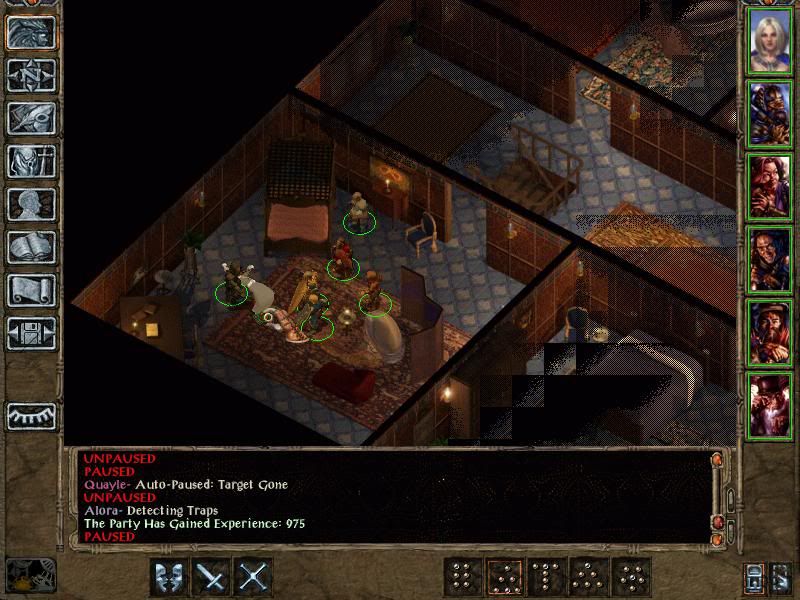This screenshot has height=600, width=800.
Task: Select the bearded dwarf's portrait
Action: (770, 332)
